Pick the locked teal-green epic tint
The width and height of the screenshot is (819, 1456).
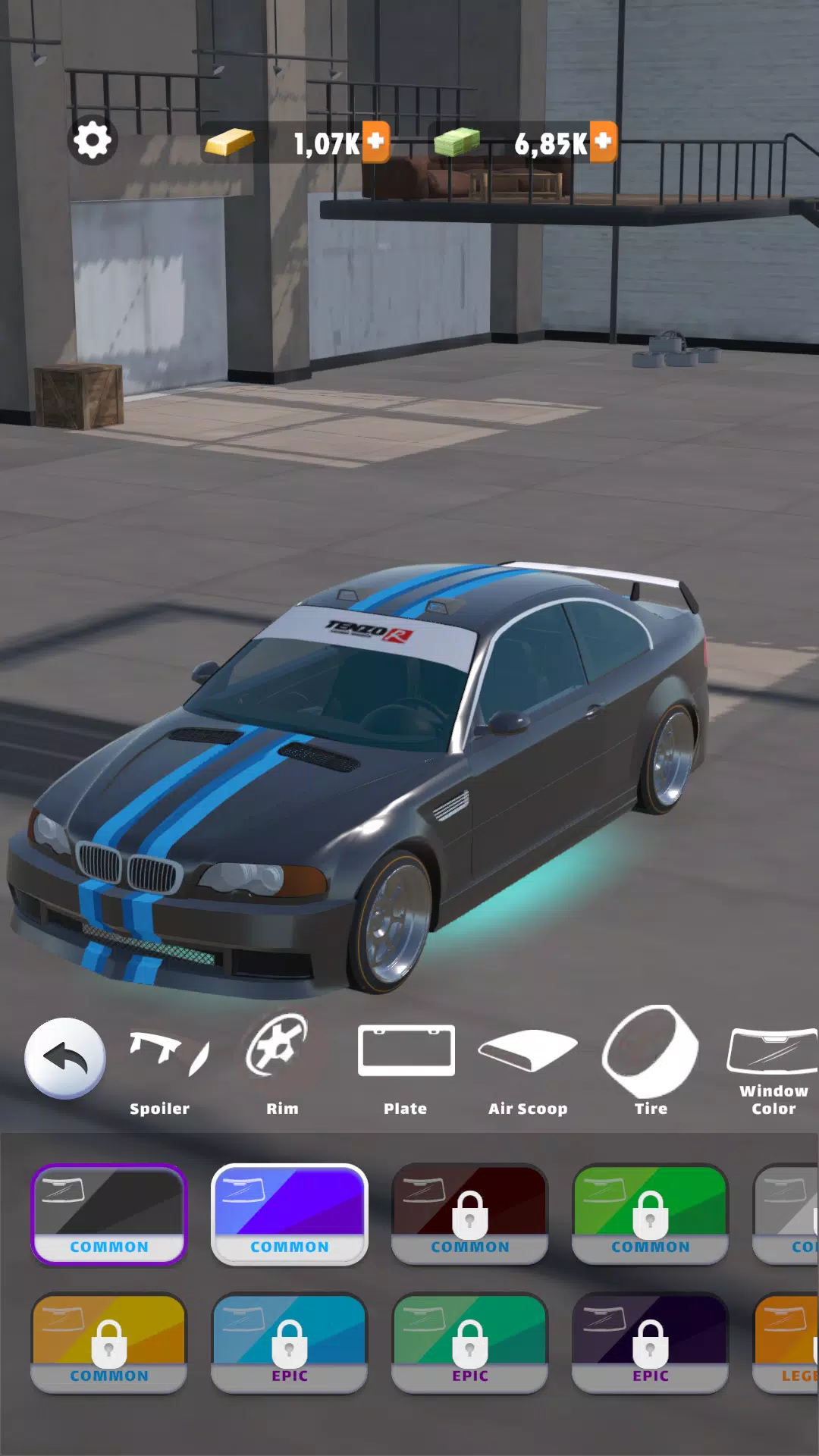coord(470,1343)
